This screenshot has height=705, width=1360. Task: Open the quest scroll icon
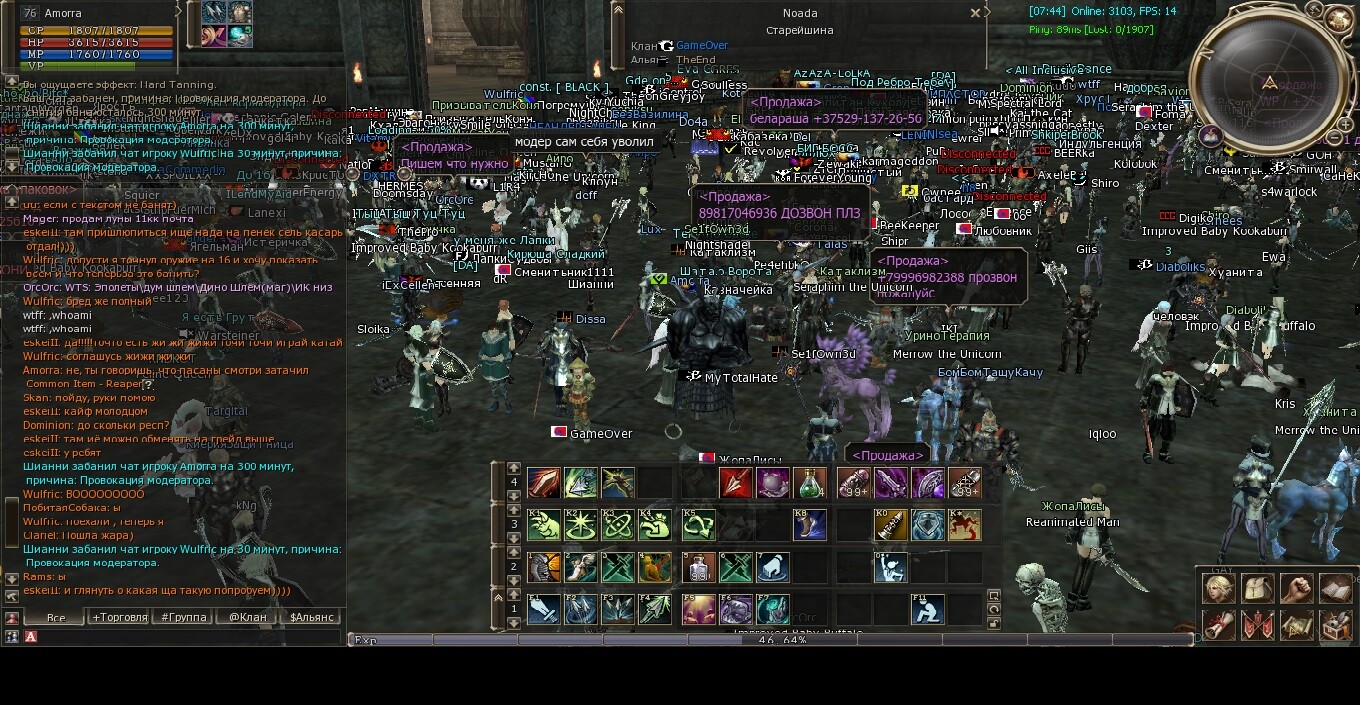(x=1218, y=626)
